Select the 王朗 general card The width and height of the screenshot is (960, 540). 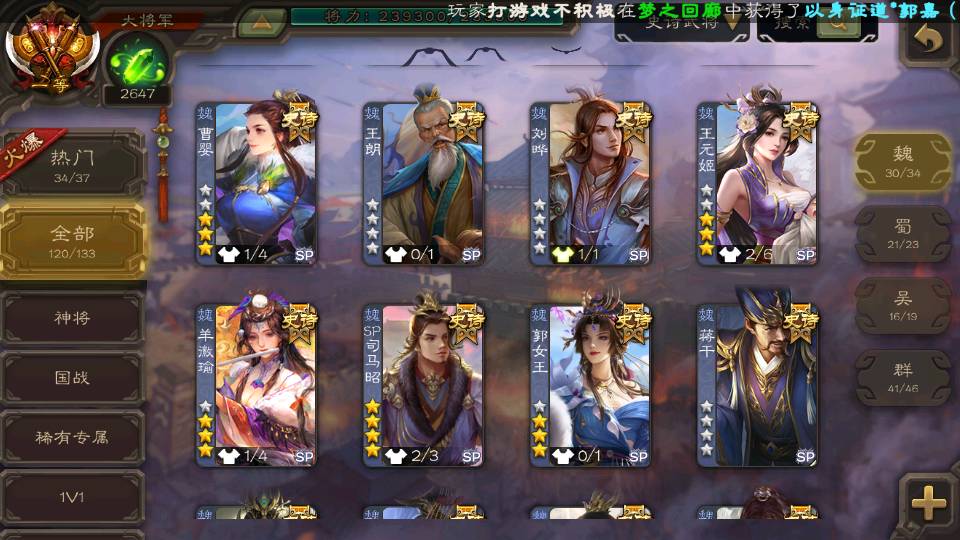pos(423,182)
